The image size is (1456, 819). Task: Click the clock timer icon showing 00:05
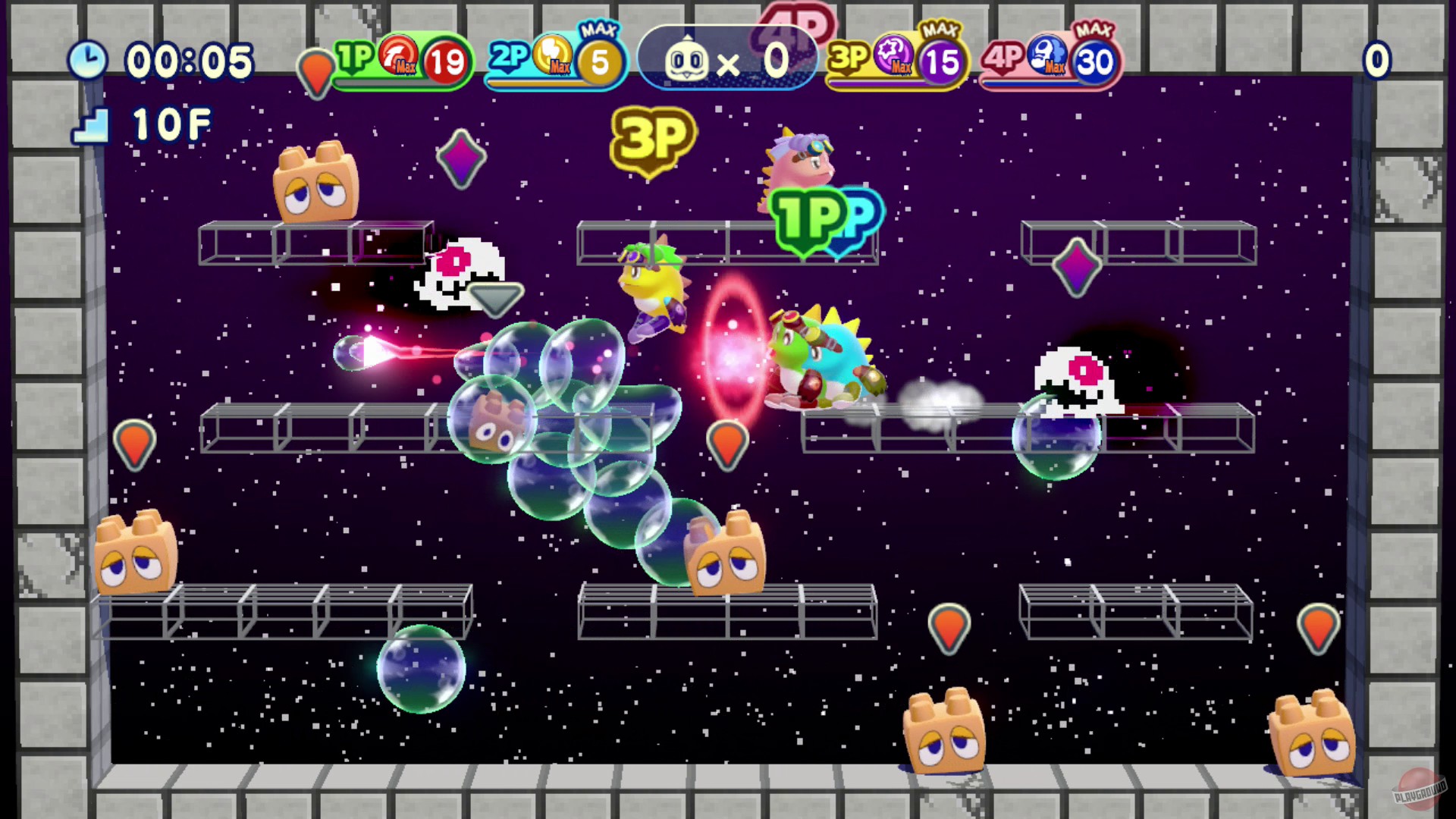(89, 61)
